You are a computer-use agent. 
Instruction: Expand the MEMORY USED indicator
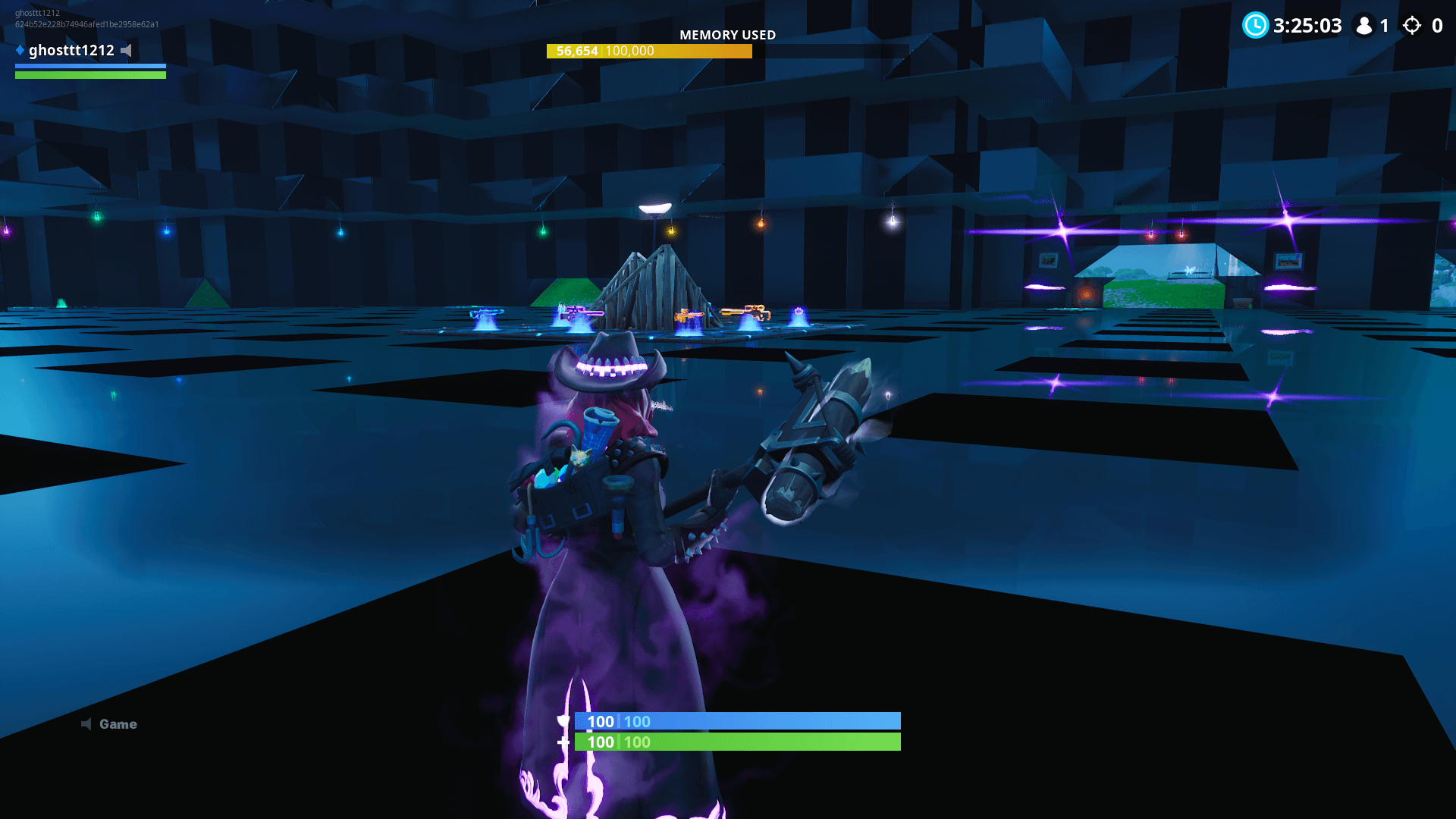click(x=728, y=35)
